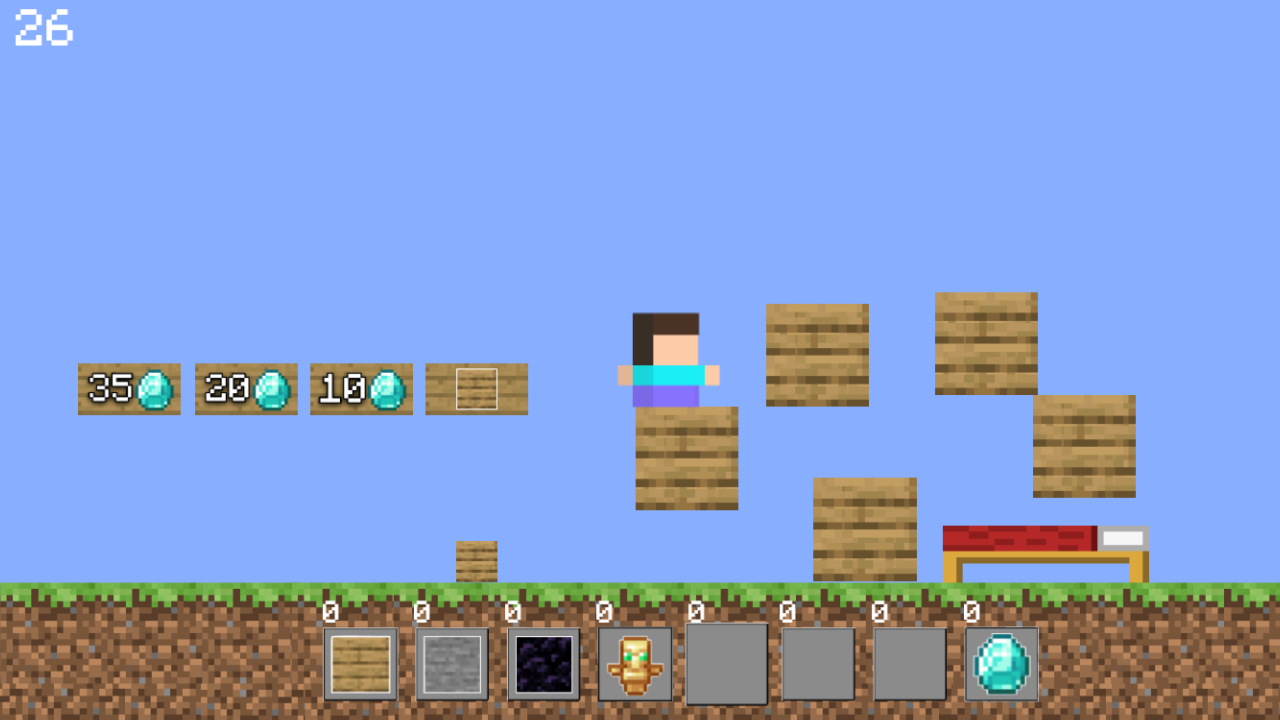
Task: Toggle the empty slot beside the diamond
Action: pos(909,663)
